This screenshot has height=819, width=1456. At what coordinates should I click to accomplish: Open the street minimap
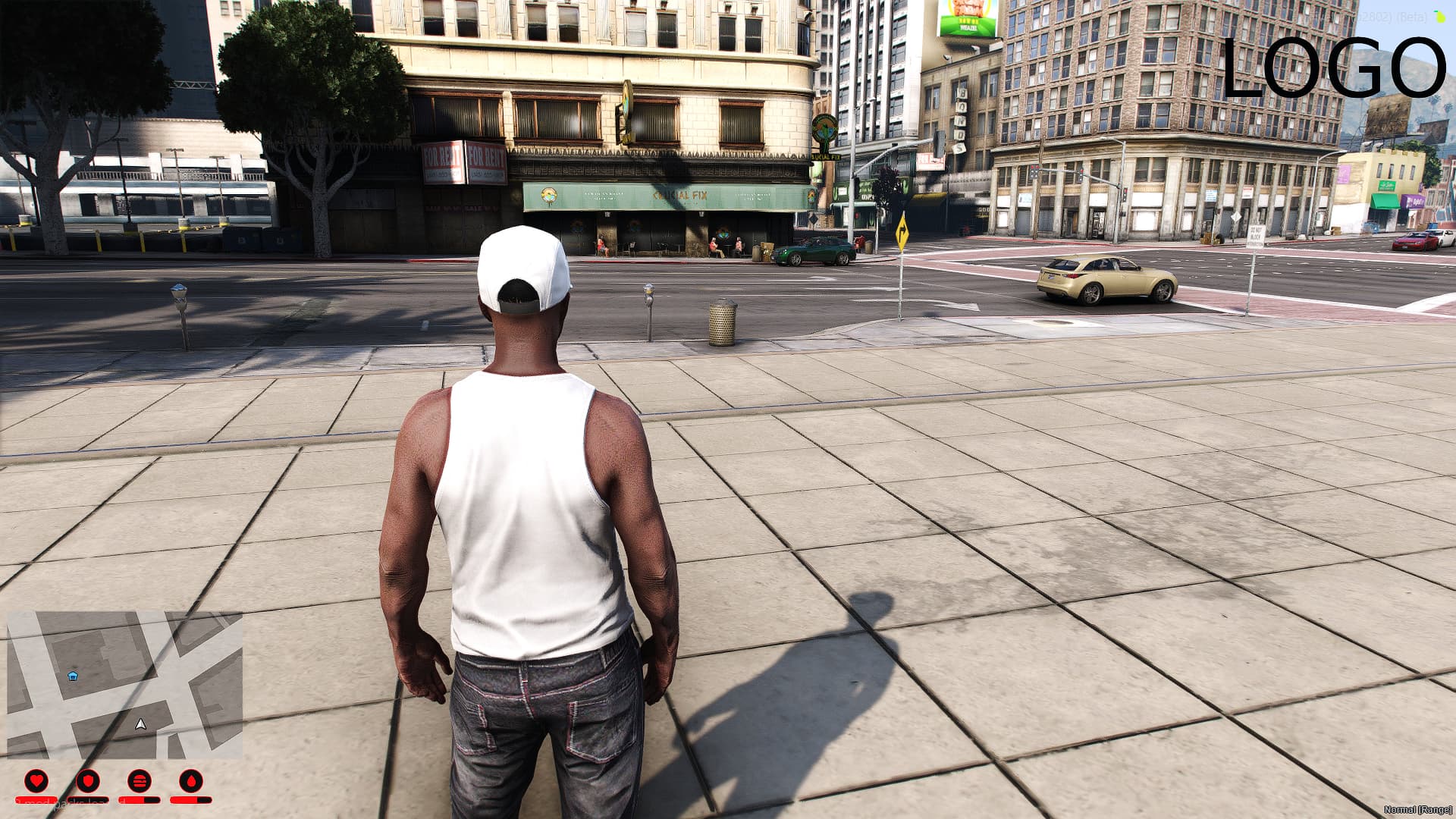click(125, 685)
